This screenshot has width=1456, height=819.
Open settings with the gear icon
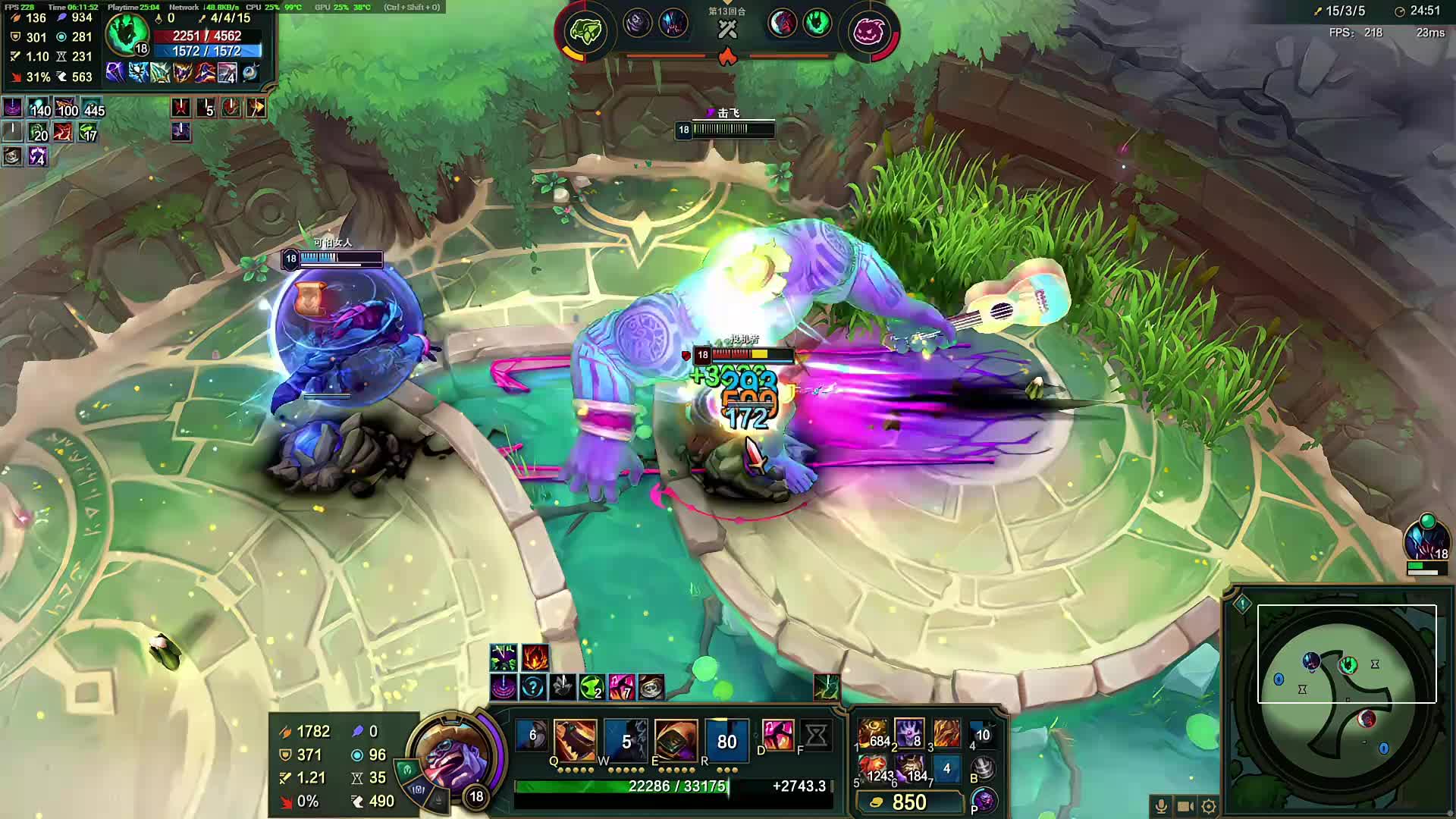1209,806
